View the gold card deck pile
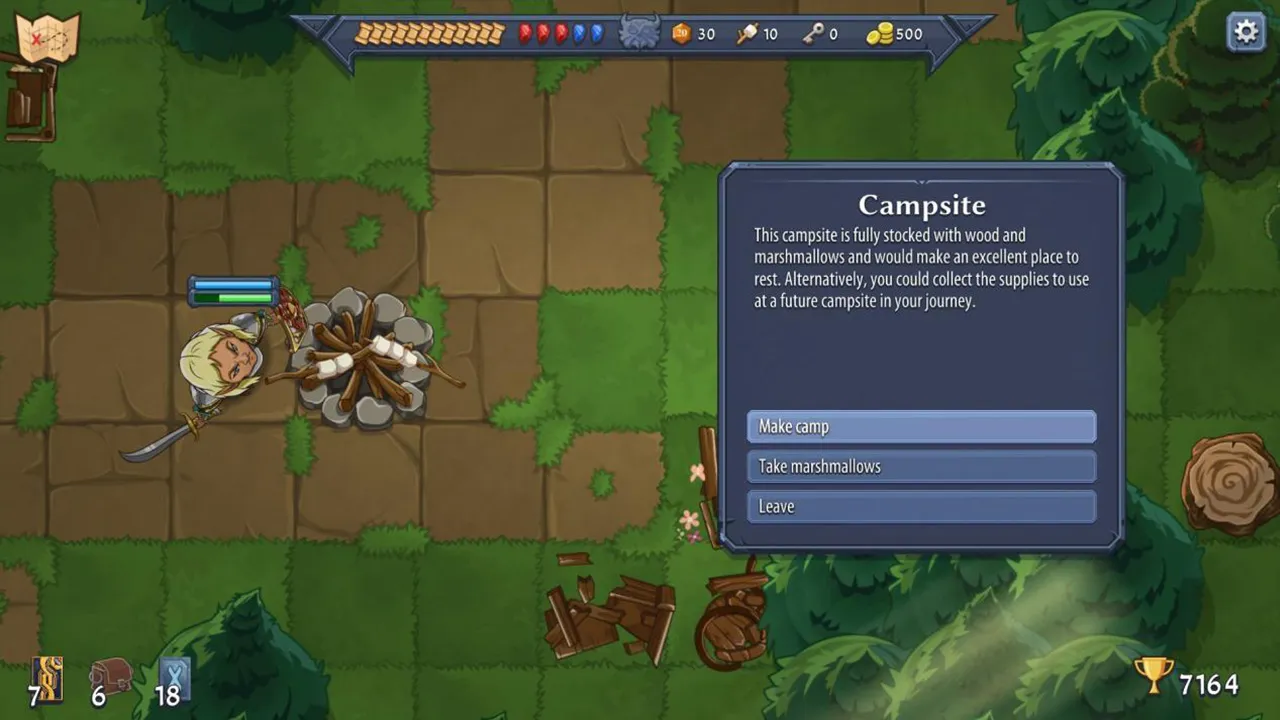Image resolution: width=1280 pixels, height=720 pixels. [x=47, y=677]
